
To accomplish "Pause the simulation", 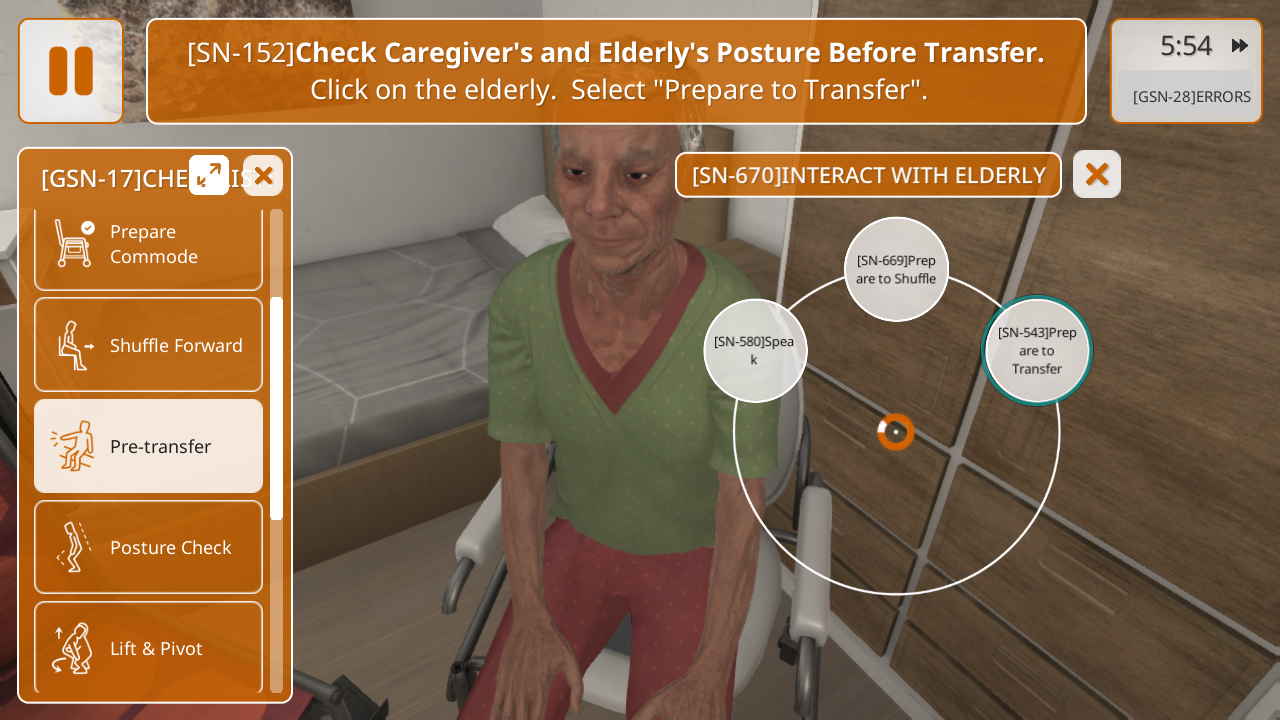I will tap(70, 71).
